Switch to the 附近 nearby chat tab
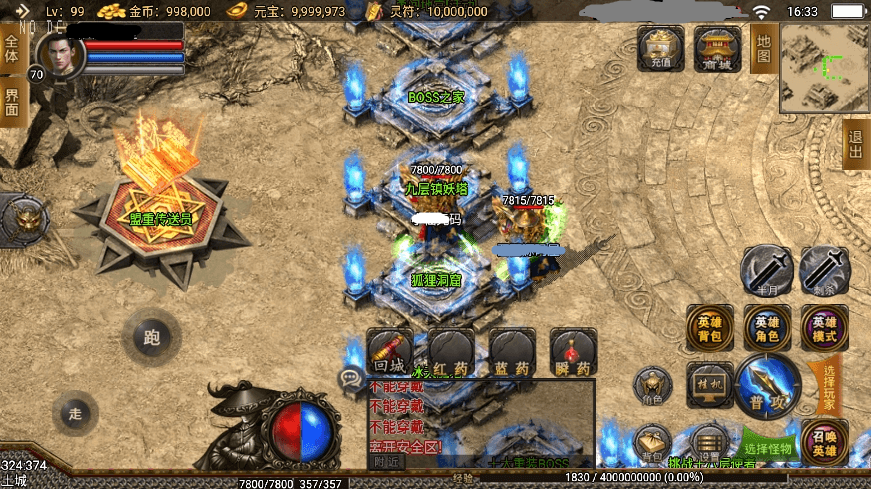871x489 pixels. pyautogui.click(x=386, y=462)
